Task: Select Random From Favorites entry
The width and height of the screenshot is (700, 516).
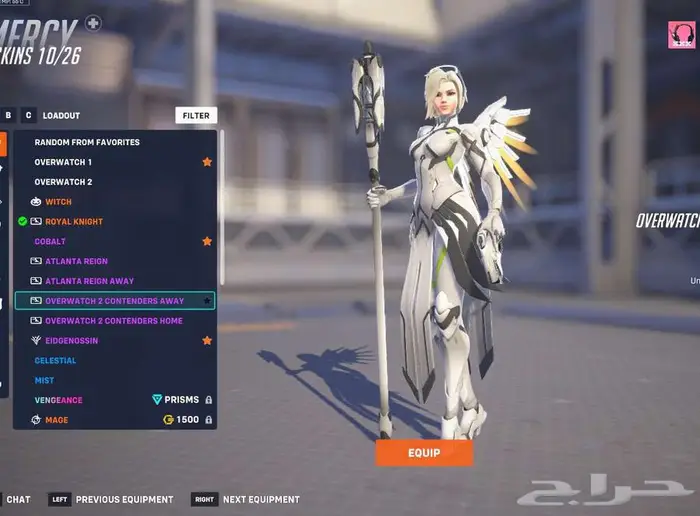Action: tap(87, 142)
